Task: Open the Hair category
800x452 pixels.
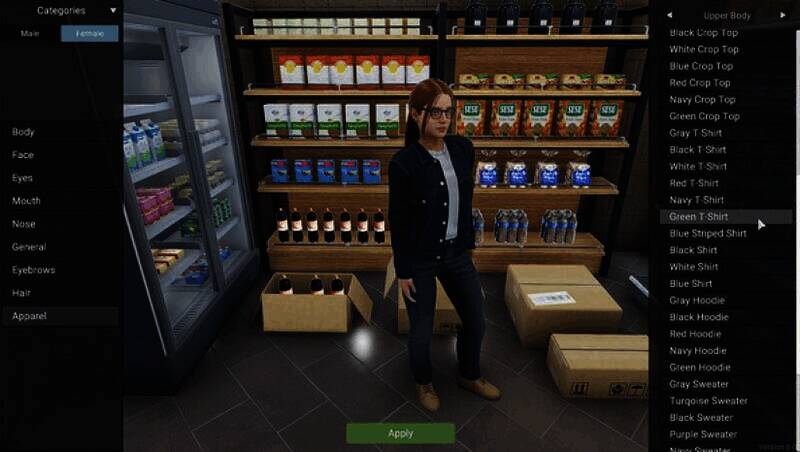Action: click(x=22, y=293)
